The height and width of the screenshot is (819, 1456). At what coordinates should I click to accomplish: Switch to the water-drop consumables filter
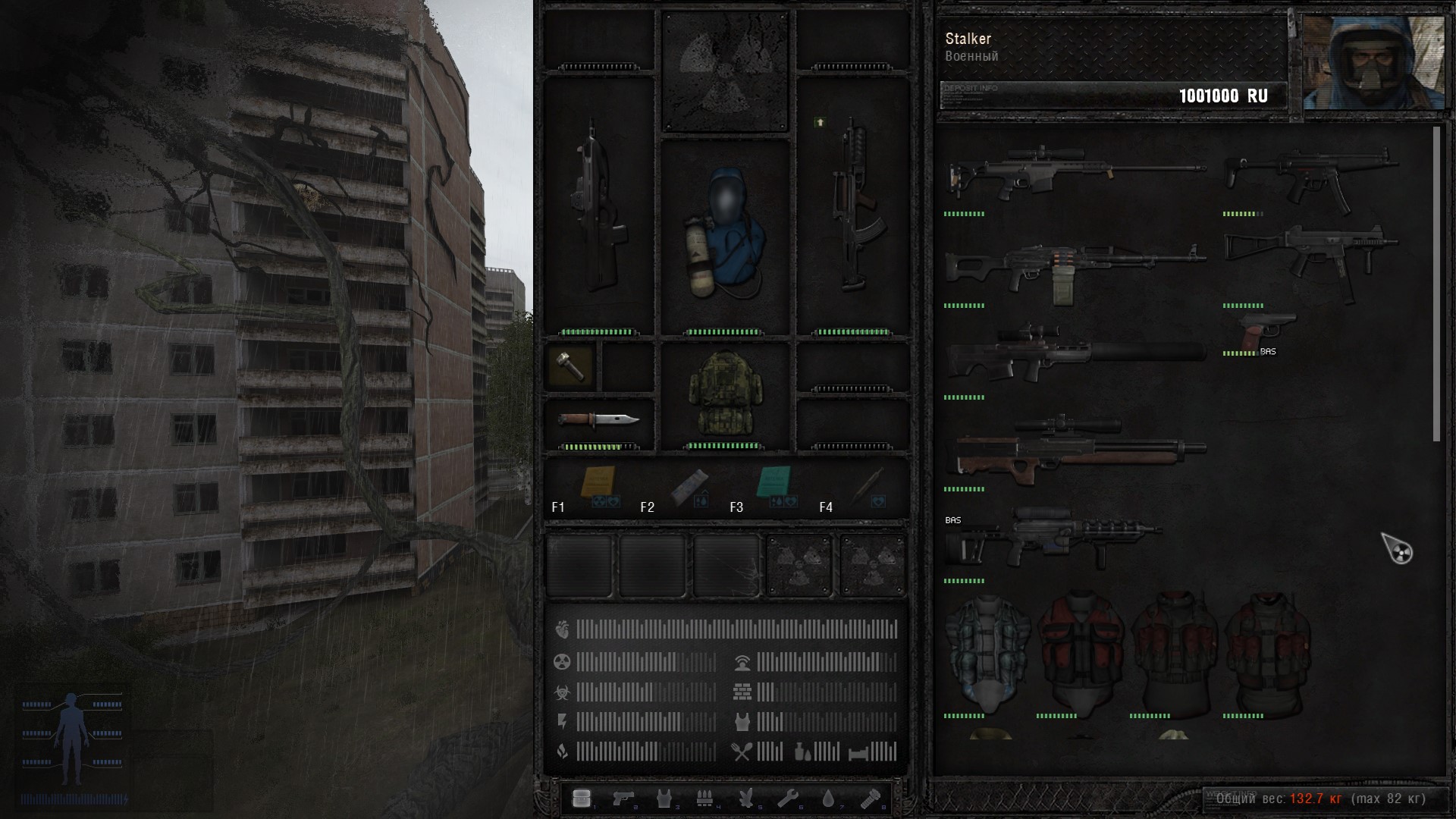829,799
